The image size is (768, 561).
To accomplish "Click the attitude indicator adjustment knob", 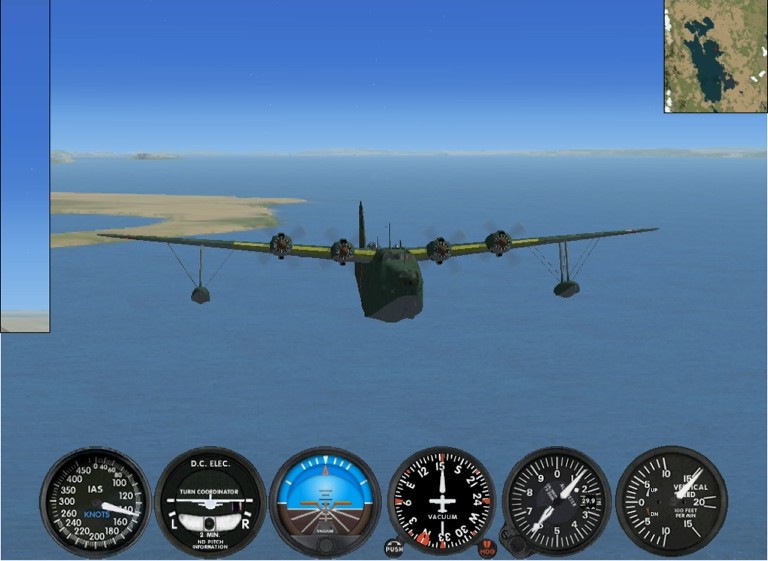I will (325, 544).
